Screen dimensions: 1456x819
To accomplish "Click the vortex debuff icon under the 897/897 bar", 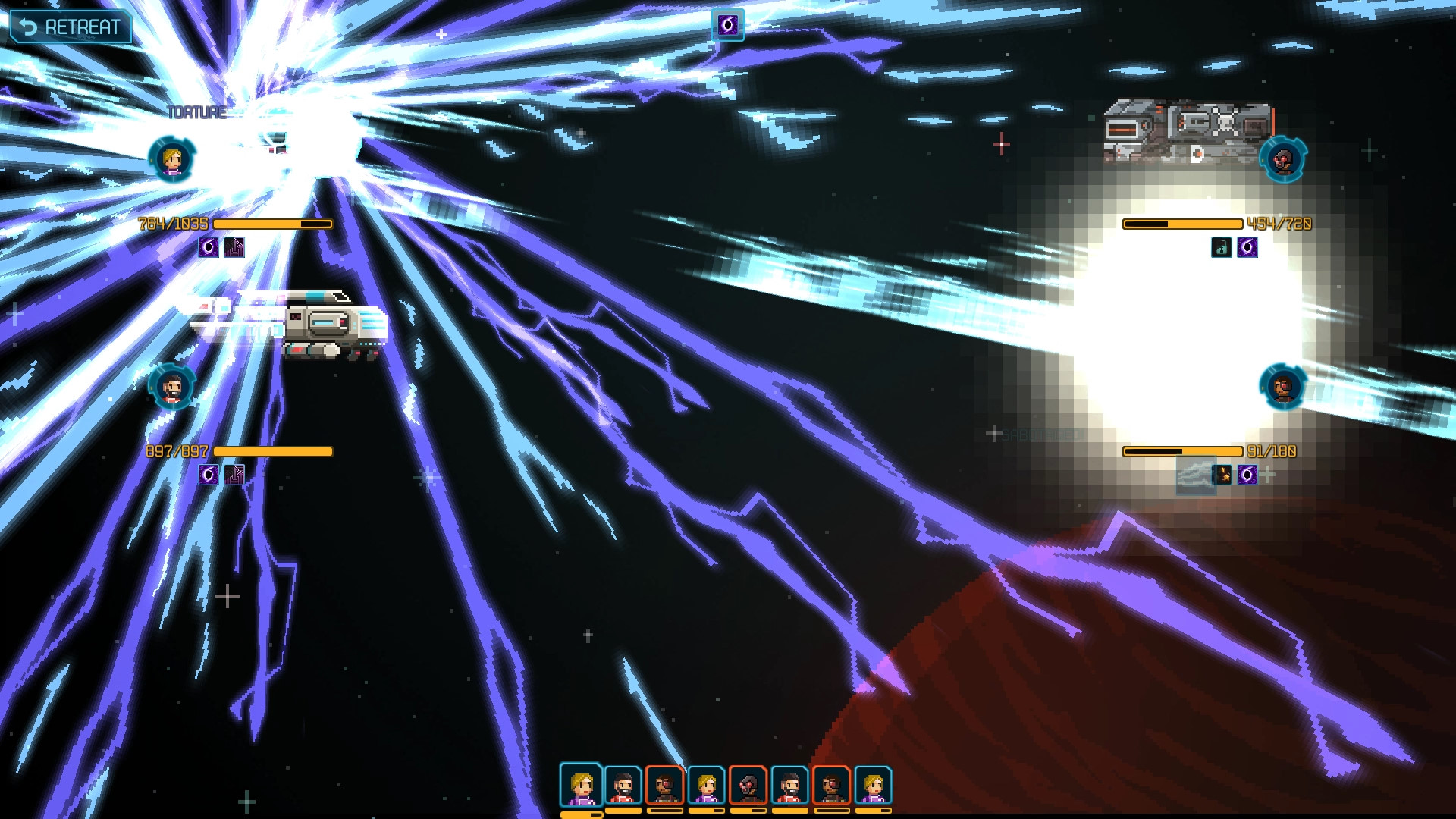I will (x=209, y=475).
